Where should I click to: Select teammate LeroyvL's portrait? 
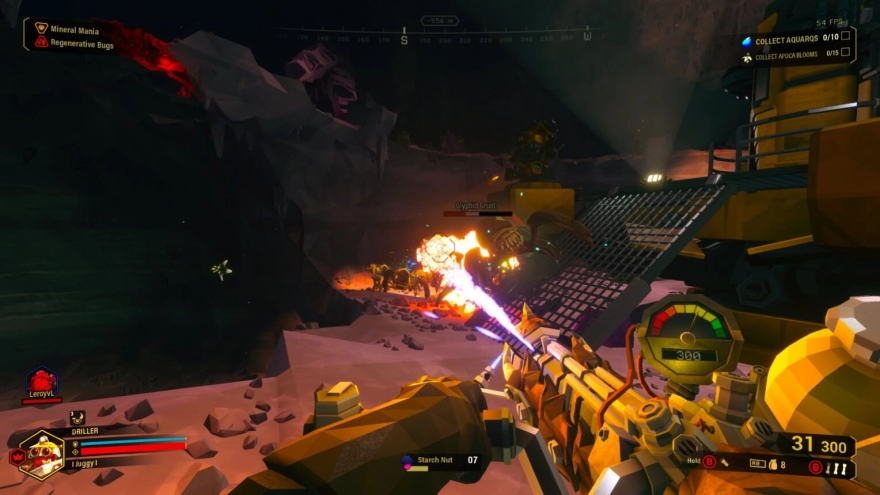[x=42, y=383]
